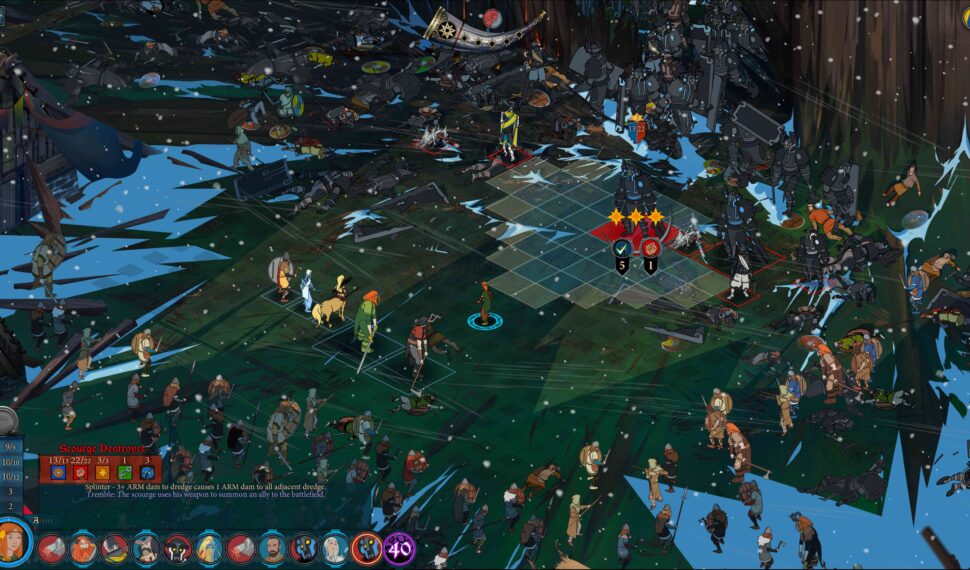Viewport: 970px width, 570px height.
Task: Pick the mustached horned-helmet turn-order portrait
Action: 147,548
